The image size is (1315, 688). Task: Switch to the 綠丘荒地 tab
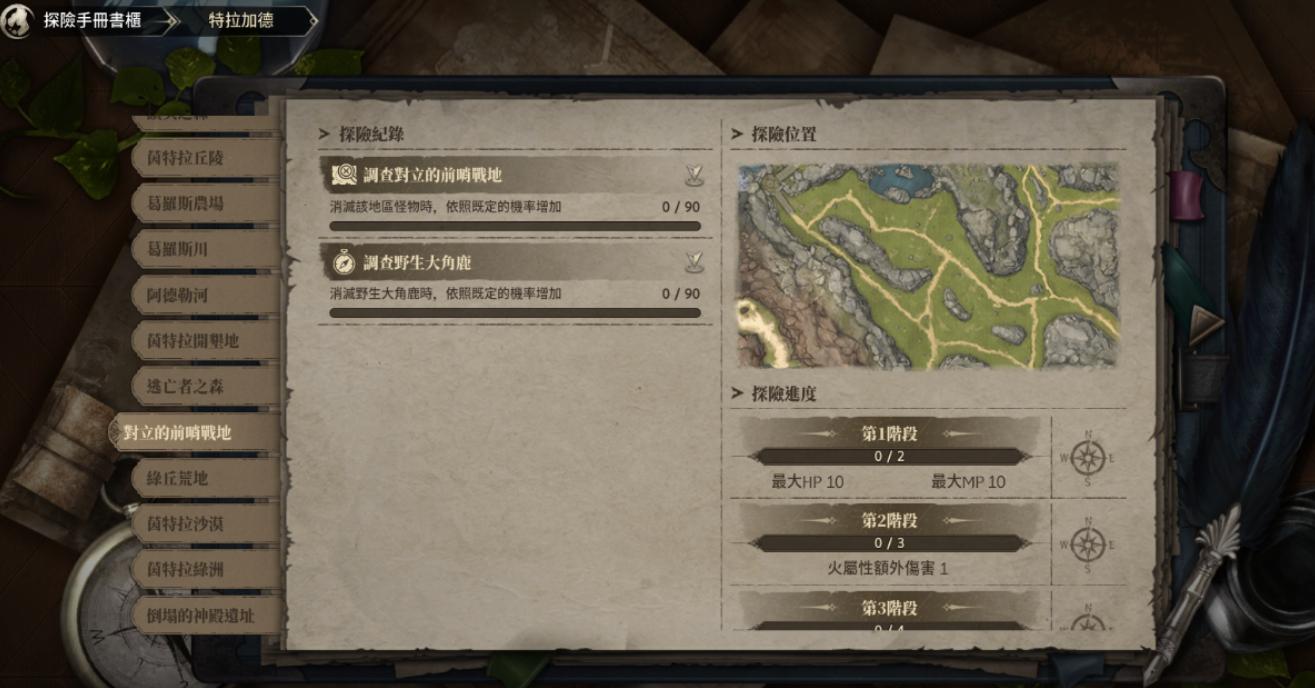pos(178,478)
